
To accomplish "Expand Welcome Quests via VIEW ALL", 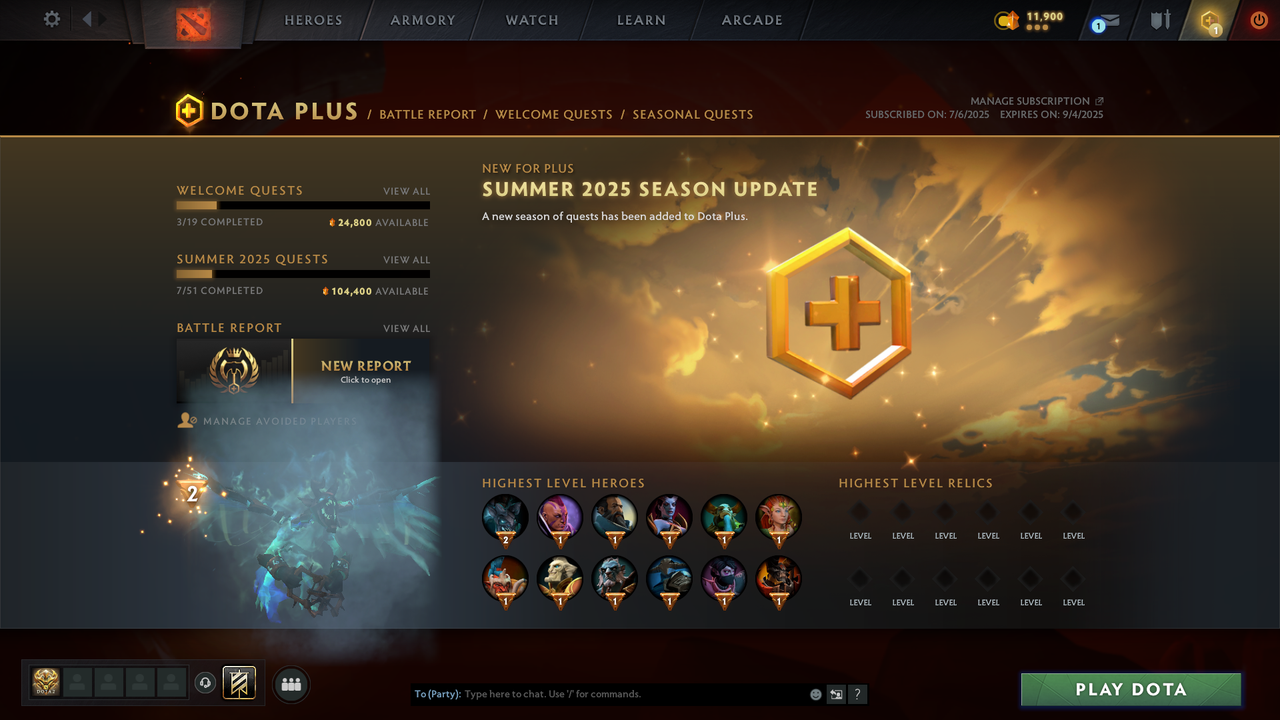I will click(406, 191).
